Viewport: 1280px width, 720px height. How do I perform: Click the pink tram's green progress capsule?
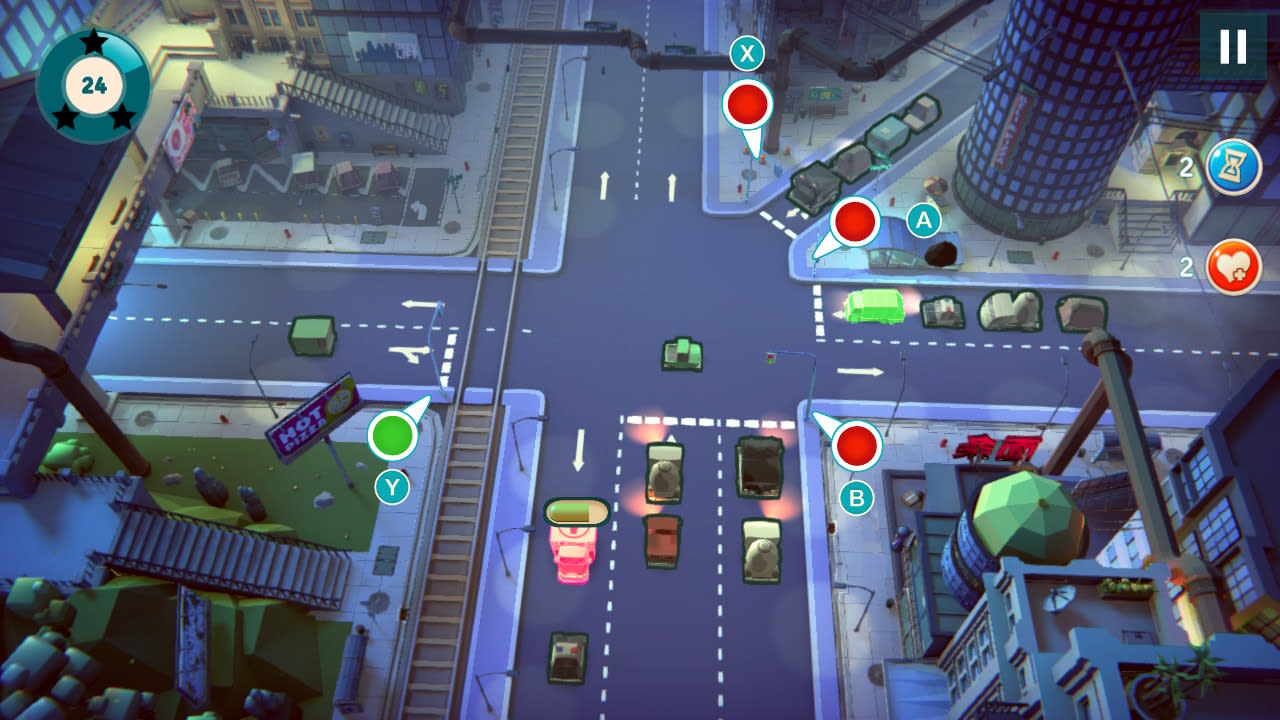[575, 510]
